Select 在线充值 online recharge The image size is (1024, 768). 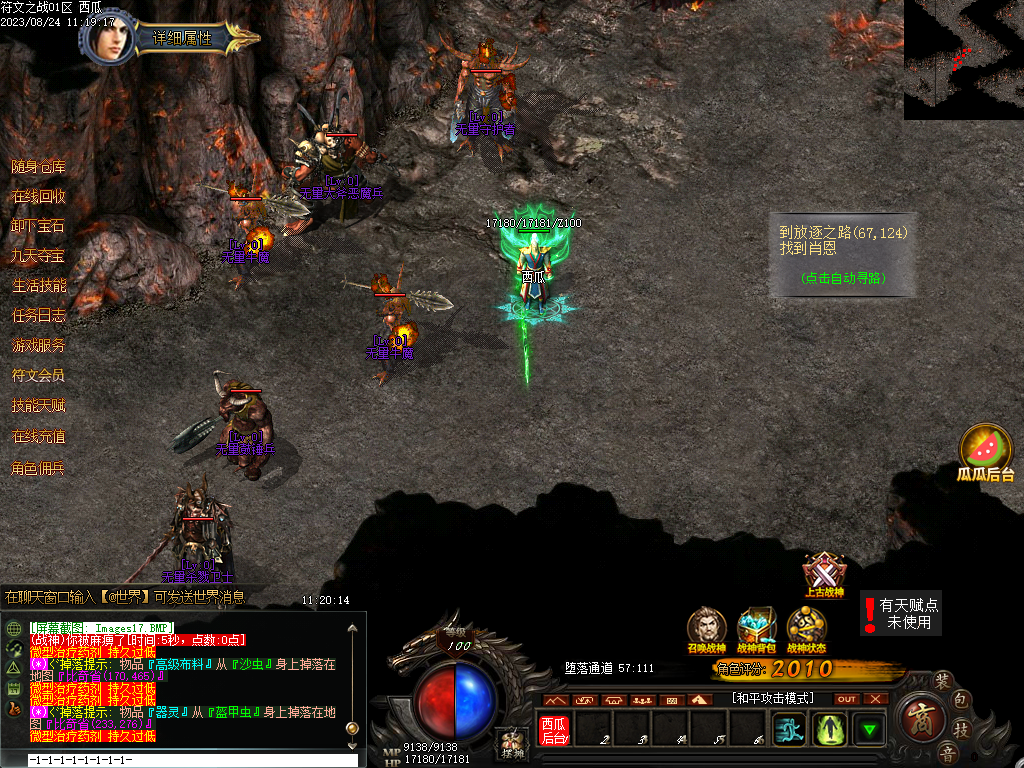[x=39, y=437]
